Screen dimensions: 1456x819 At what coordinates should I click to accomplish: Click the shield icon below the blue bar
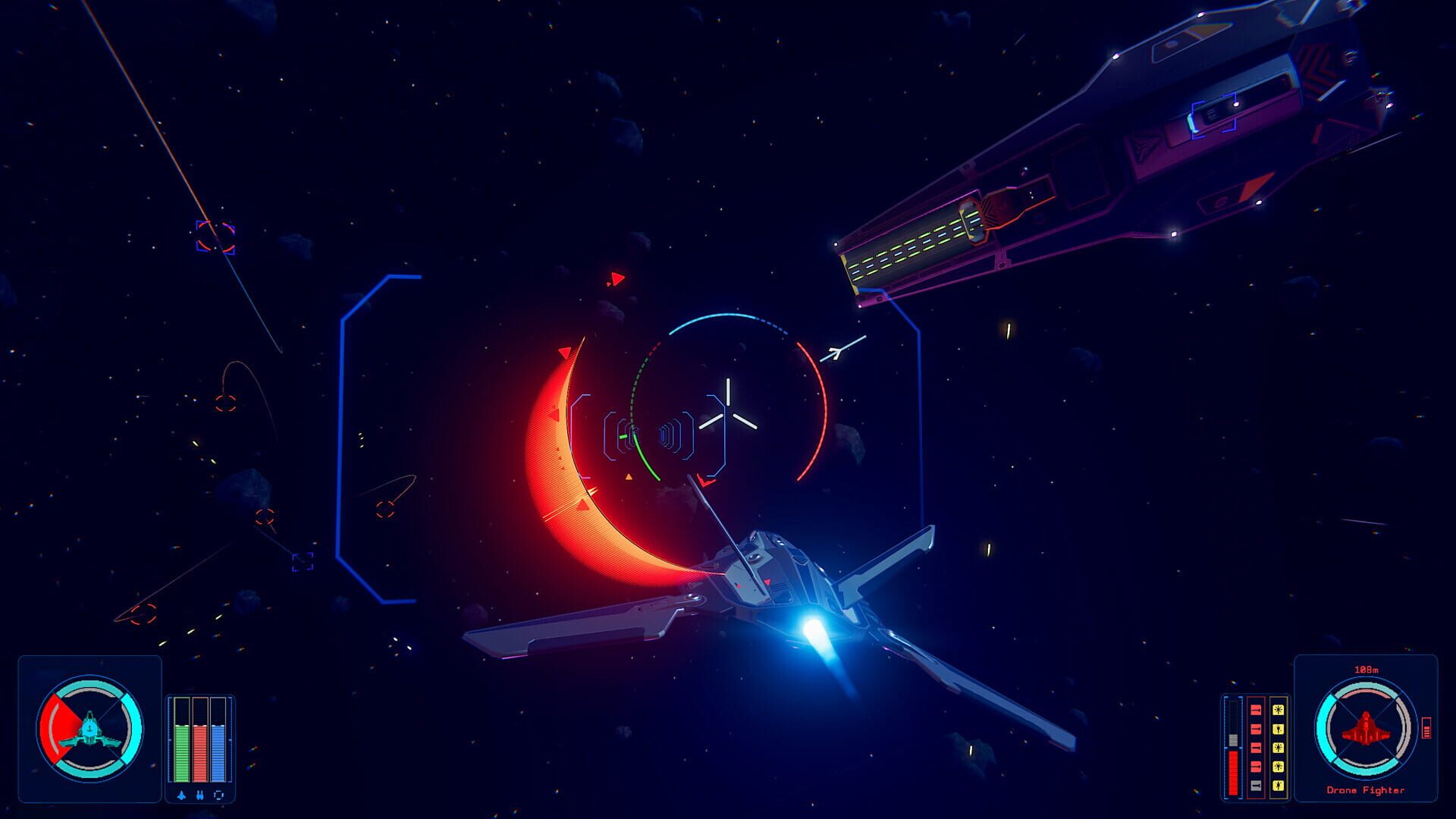pos(218,795)
